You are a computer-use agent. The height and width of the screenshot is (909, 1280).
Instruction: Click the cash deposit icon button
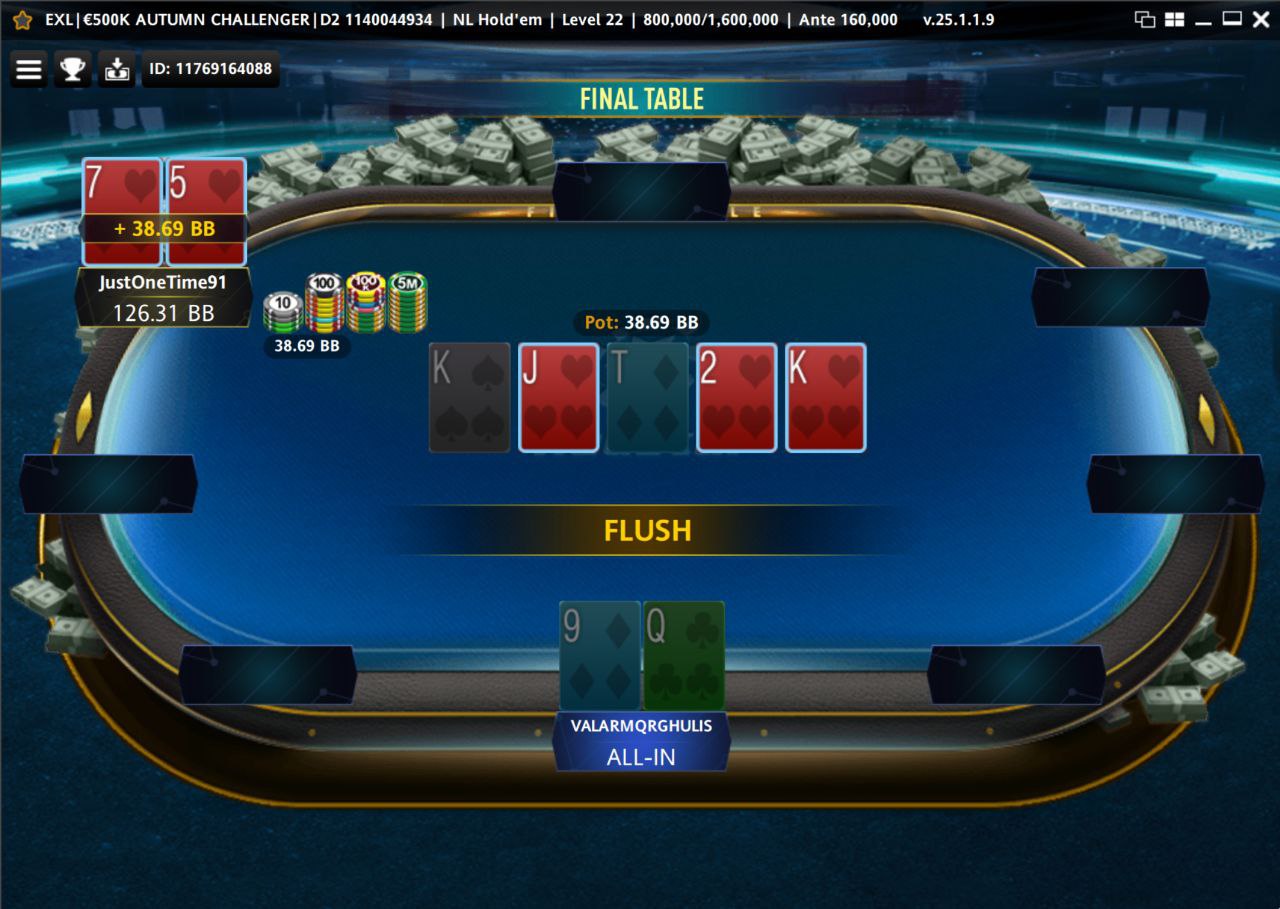117,69
